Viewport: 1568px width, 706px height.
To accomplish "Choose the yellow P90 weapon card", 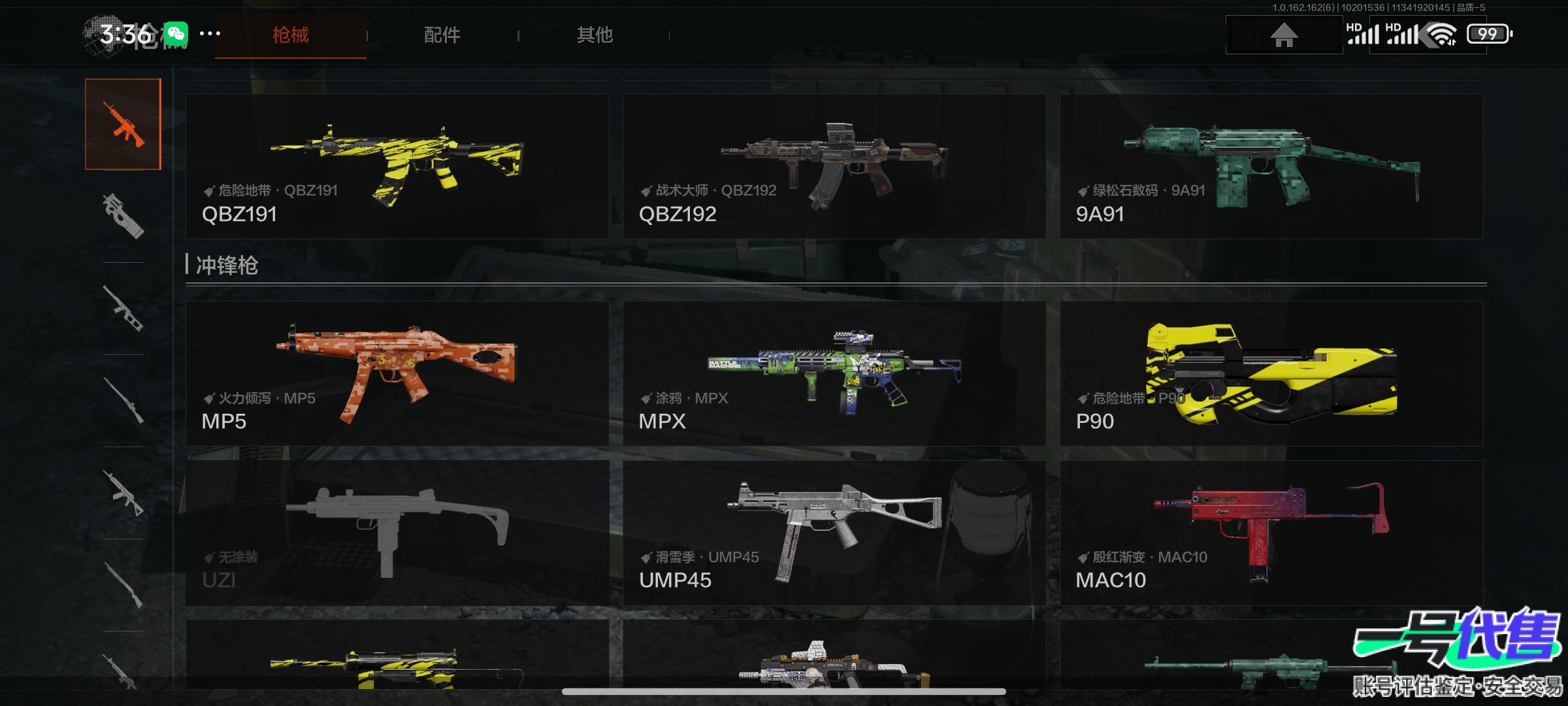I will click(1271, 373).
